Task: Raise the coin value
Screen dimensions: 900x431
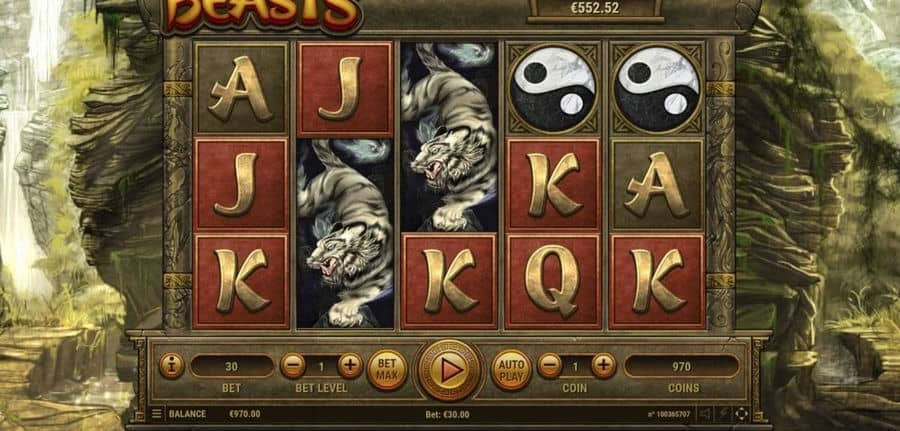Action: 604,366
